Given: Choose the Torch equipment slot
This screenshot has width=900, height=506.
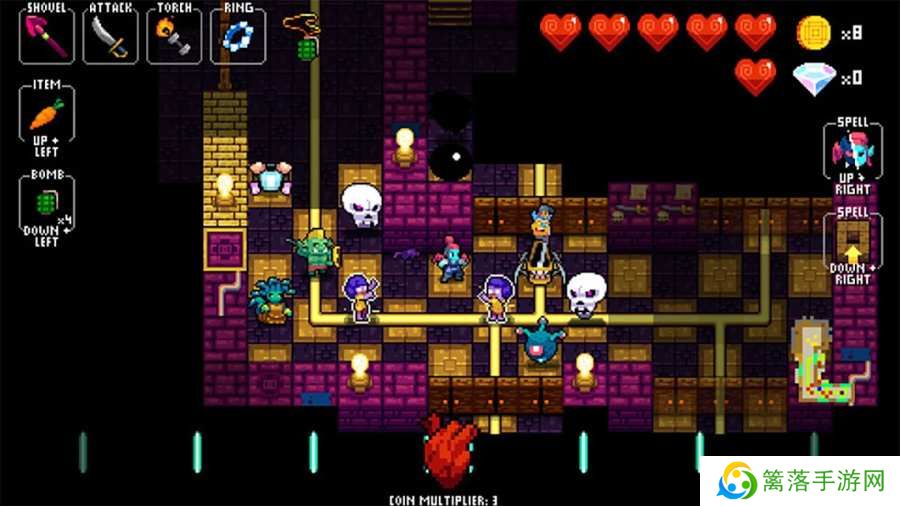Looking at the screenshot, I should pos(174,37).
